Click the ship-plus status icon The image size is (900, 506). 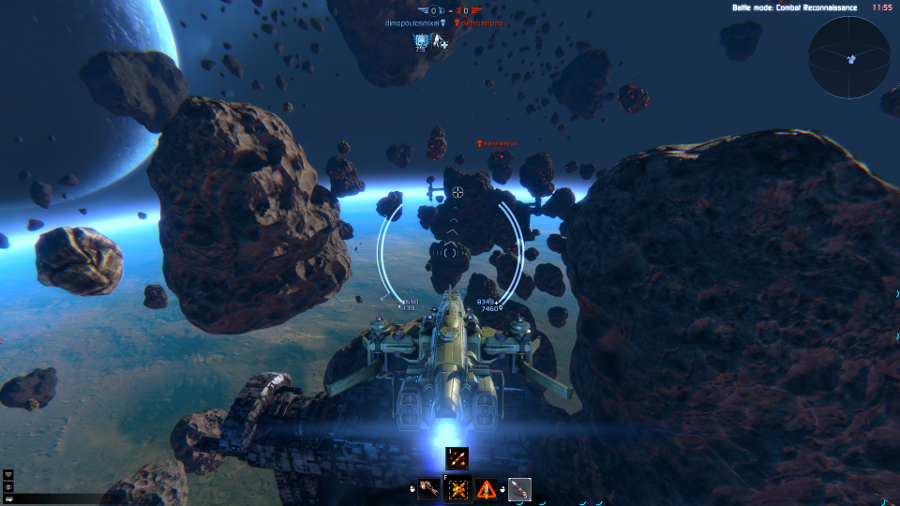441,42
